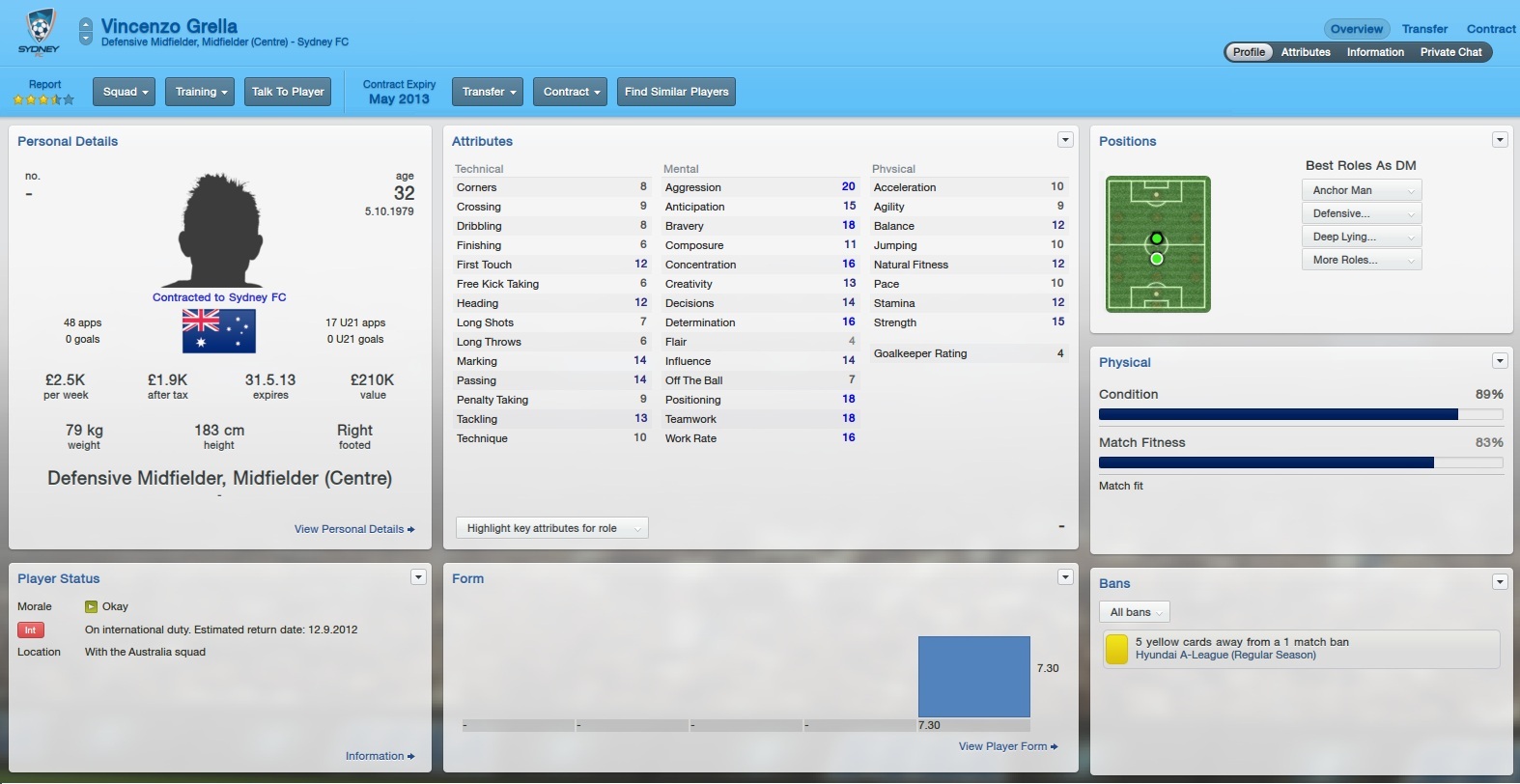Open the Squad dropdown menu
The height and width of the screenshot is (784, 1520).
click(125, 92)
